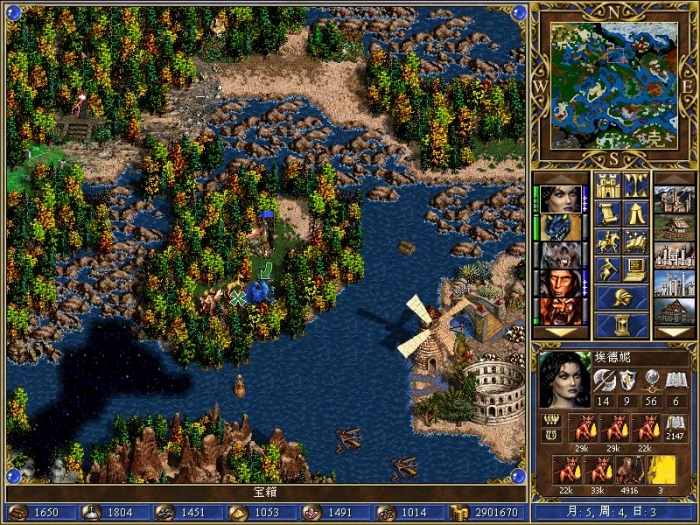
Task: Select next hero with helmet button
Action: click(x=622, y=297)
